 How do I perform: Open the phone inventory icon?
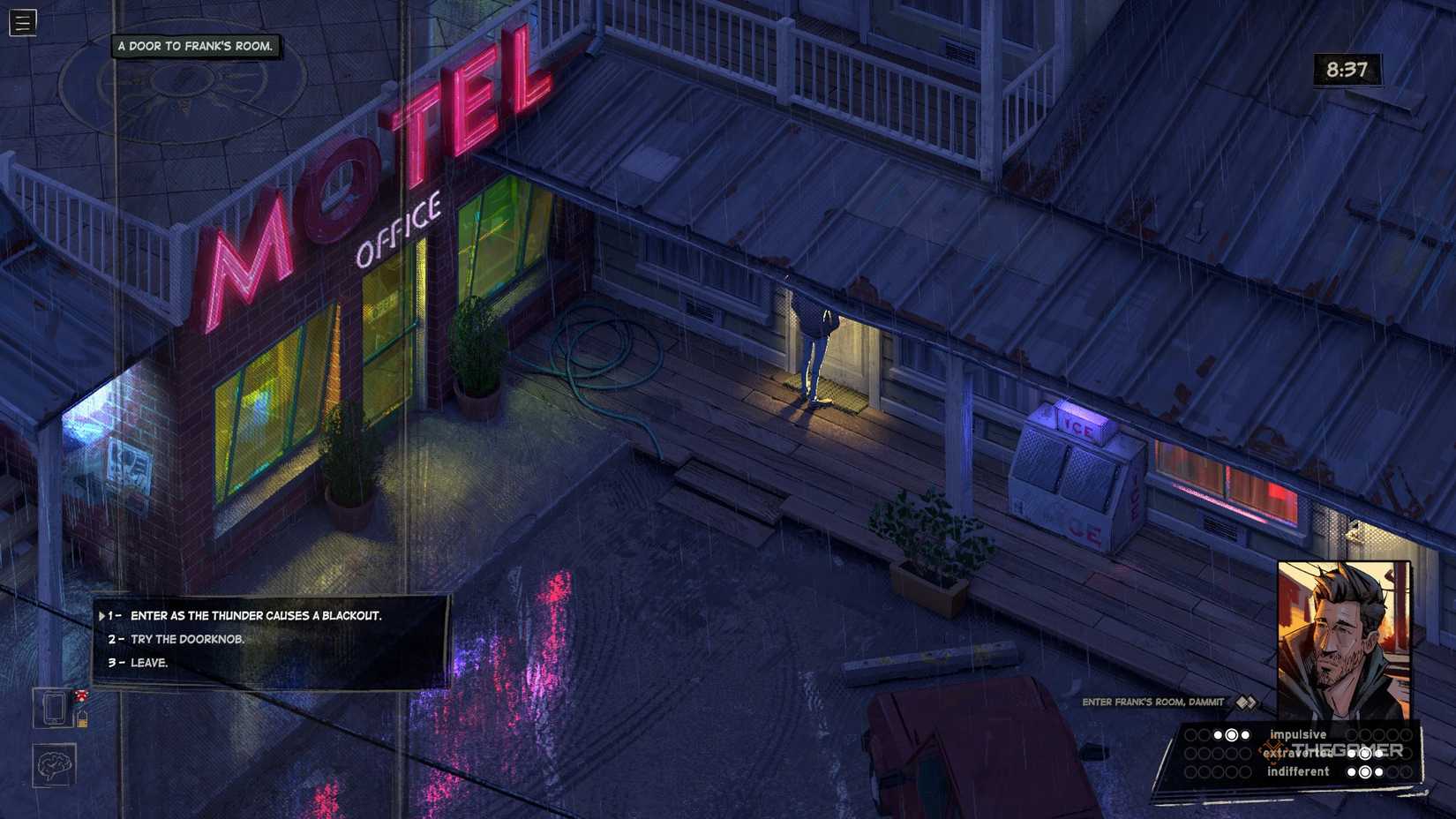54,709
